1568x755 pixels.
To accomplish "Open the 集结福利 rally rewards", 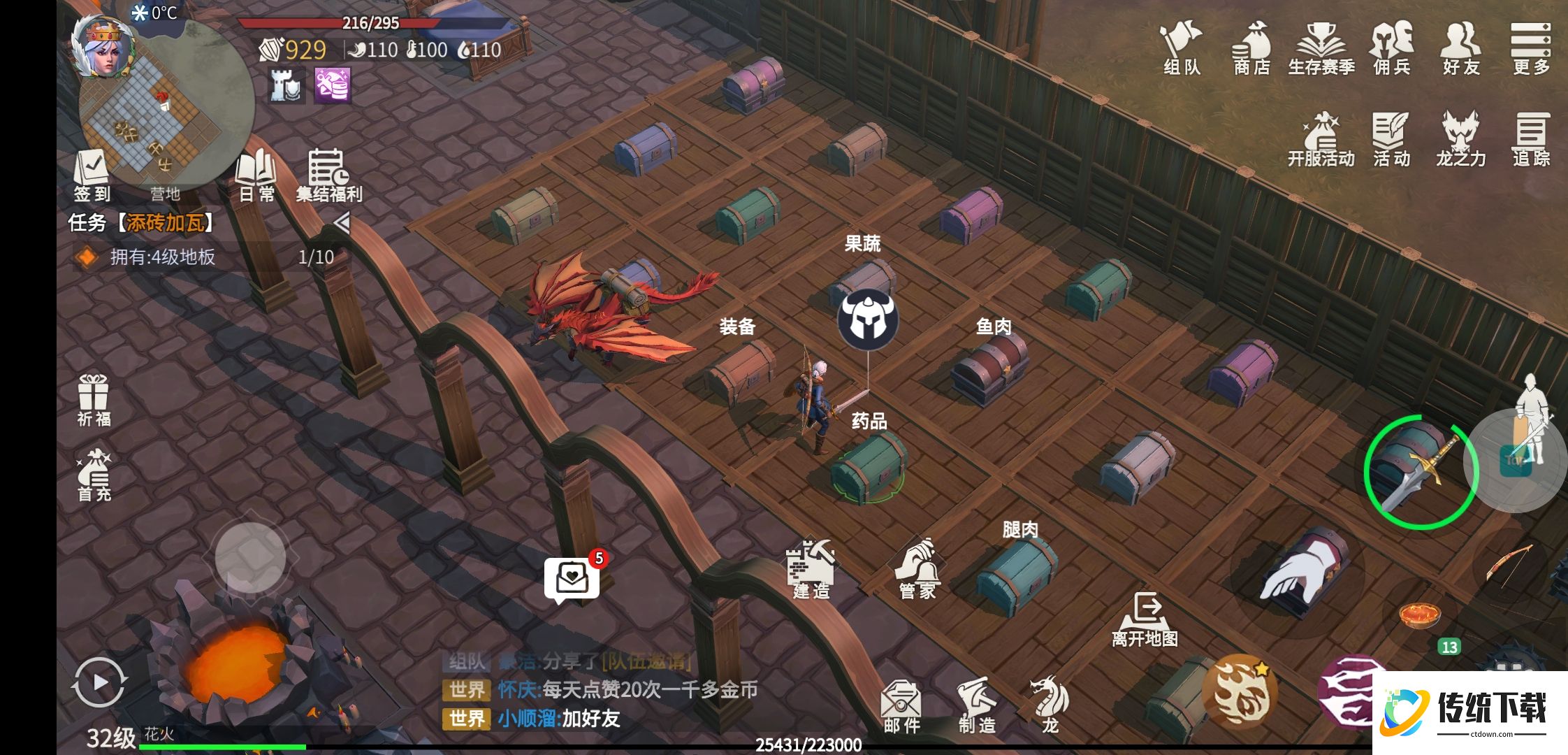I will coord(328,175).
